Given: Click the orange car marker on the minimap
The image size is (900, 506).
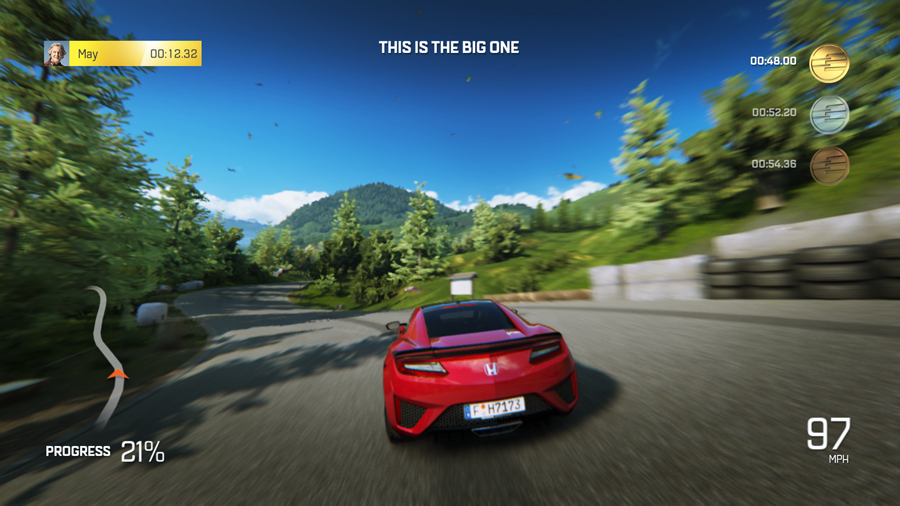Looking at the screenshot, I should coord(118,374).
